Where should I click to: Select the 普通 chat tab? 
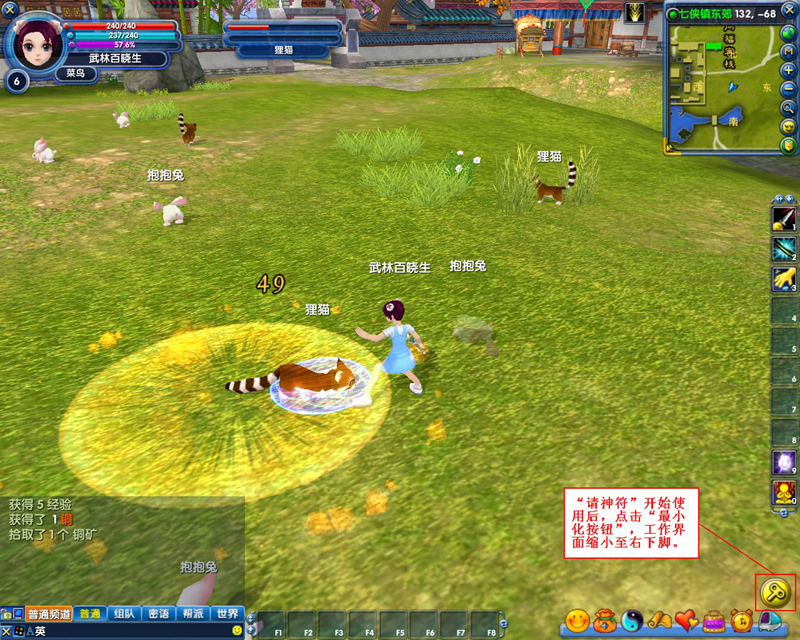90,614
